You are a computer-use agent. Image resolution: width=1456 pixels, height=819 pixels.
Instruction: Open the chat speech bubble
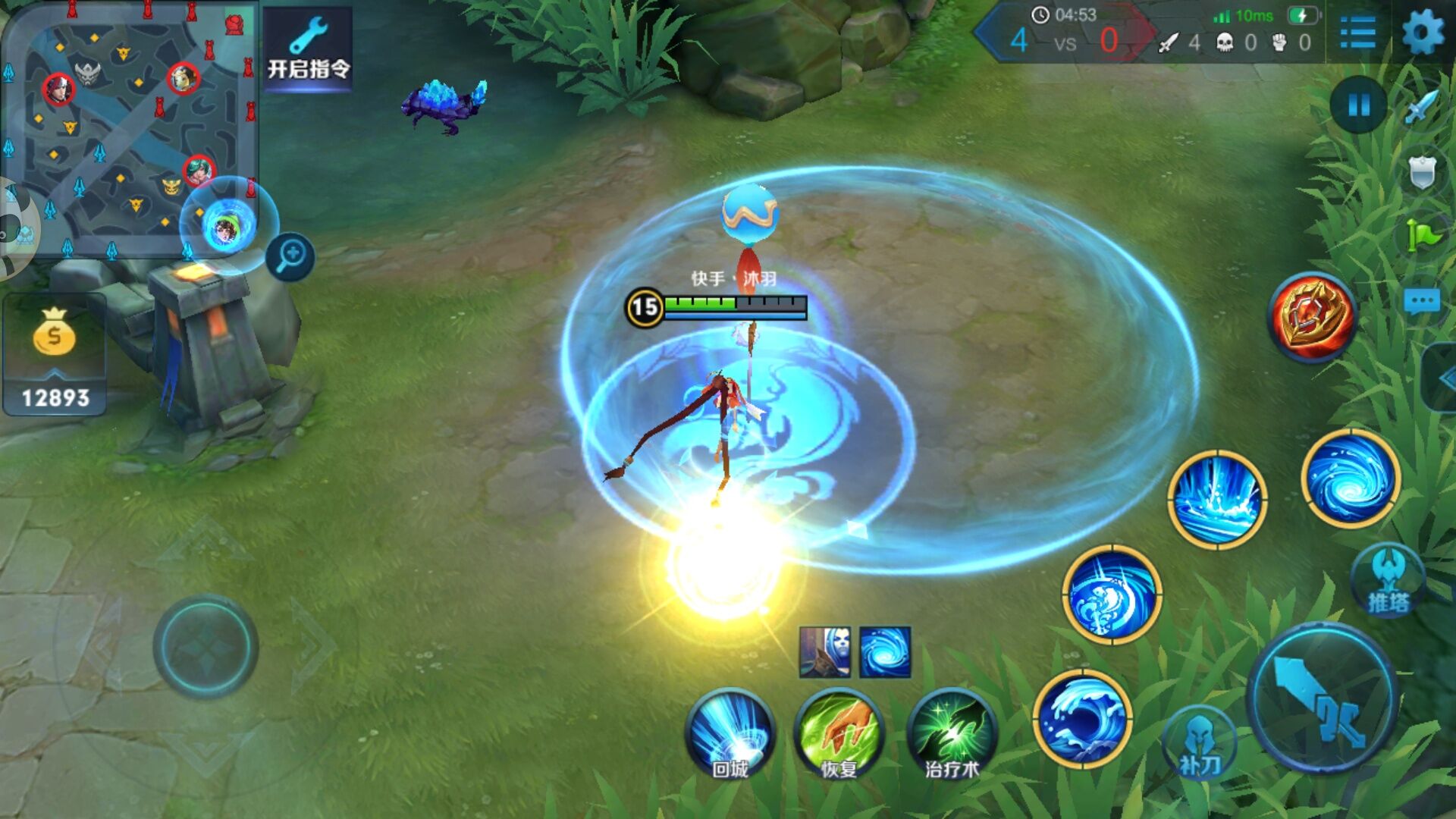click(x=1421, y=302)
